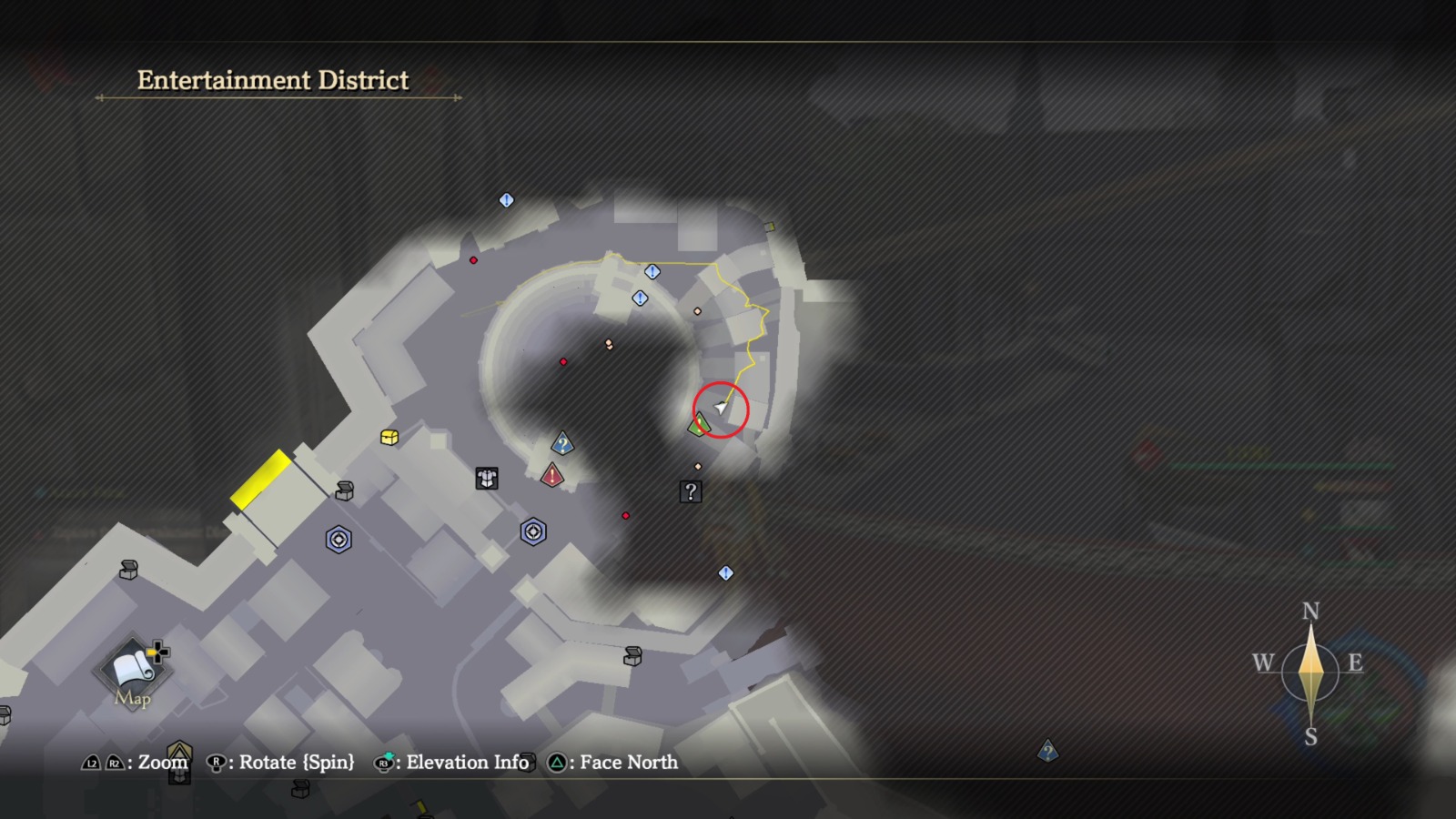Viewport: 1456px width, 819px height.
Task: Click the blue exclamation marker below the '?' square
Action: point(725,571)
